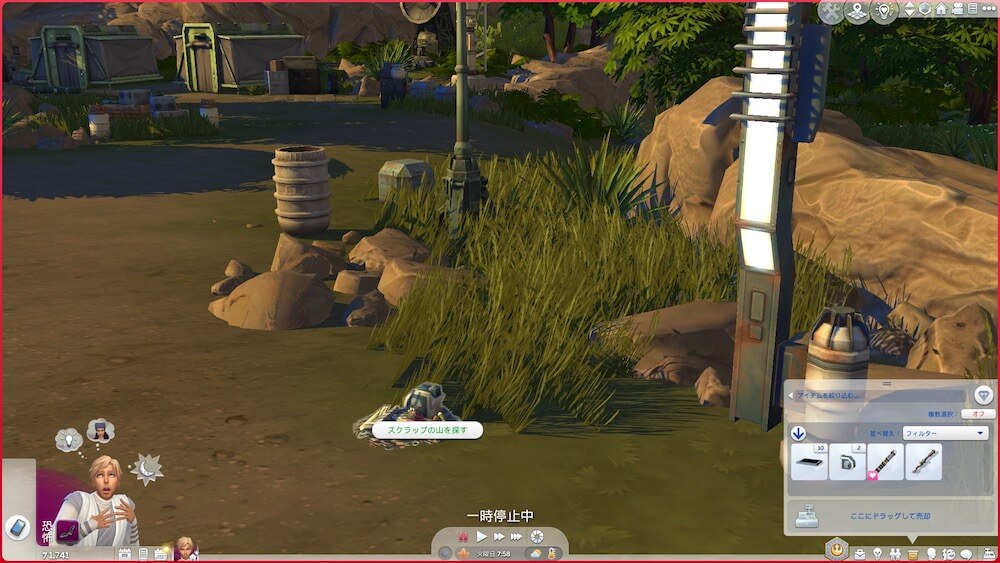1000x563 pixels.
Task: Click the blue down-arrow inventory button
Action: (799, 434)
